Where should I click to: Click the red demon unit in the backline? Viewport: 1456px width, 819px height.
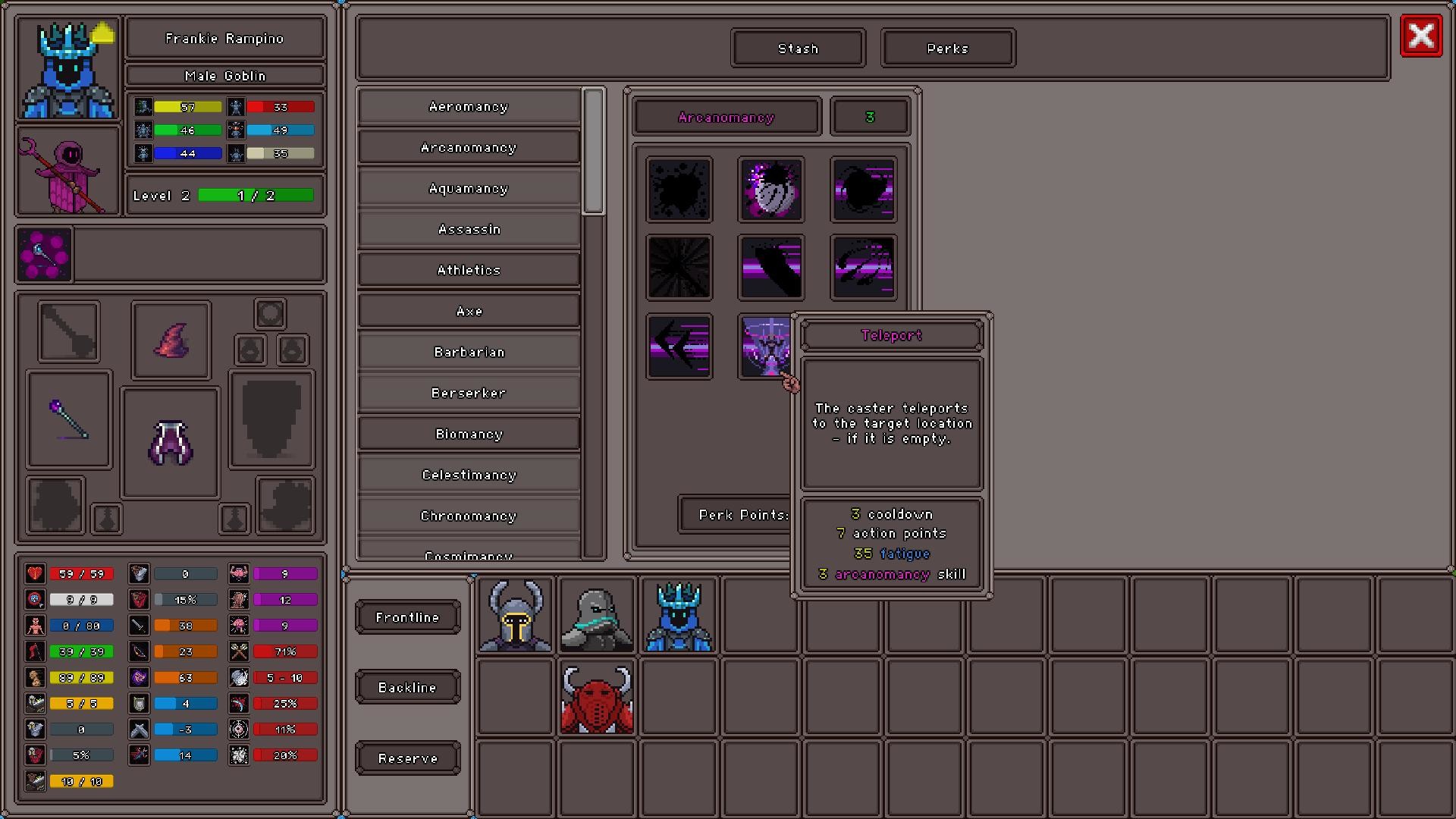596,696
